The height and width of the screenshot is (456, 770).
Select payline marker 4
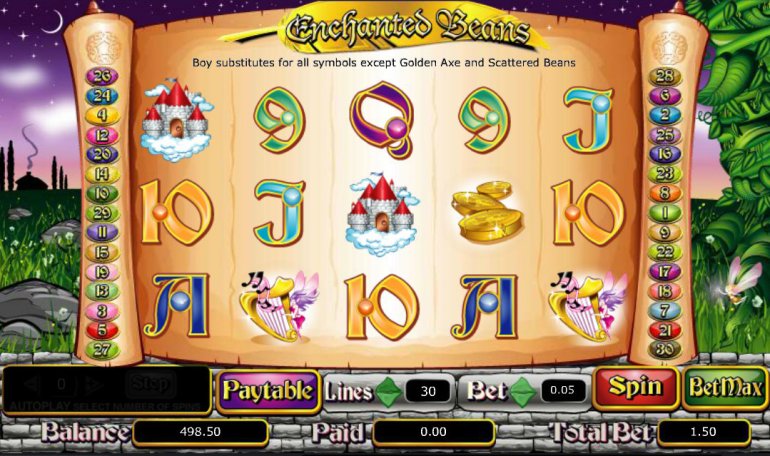click(103, 116)
